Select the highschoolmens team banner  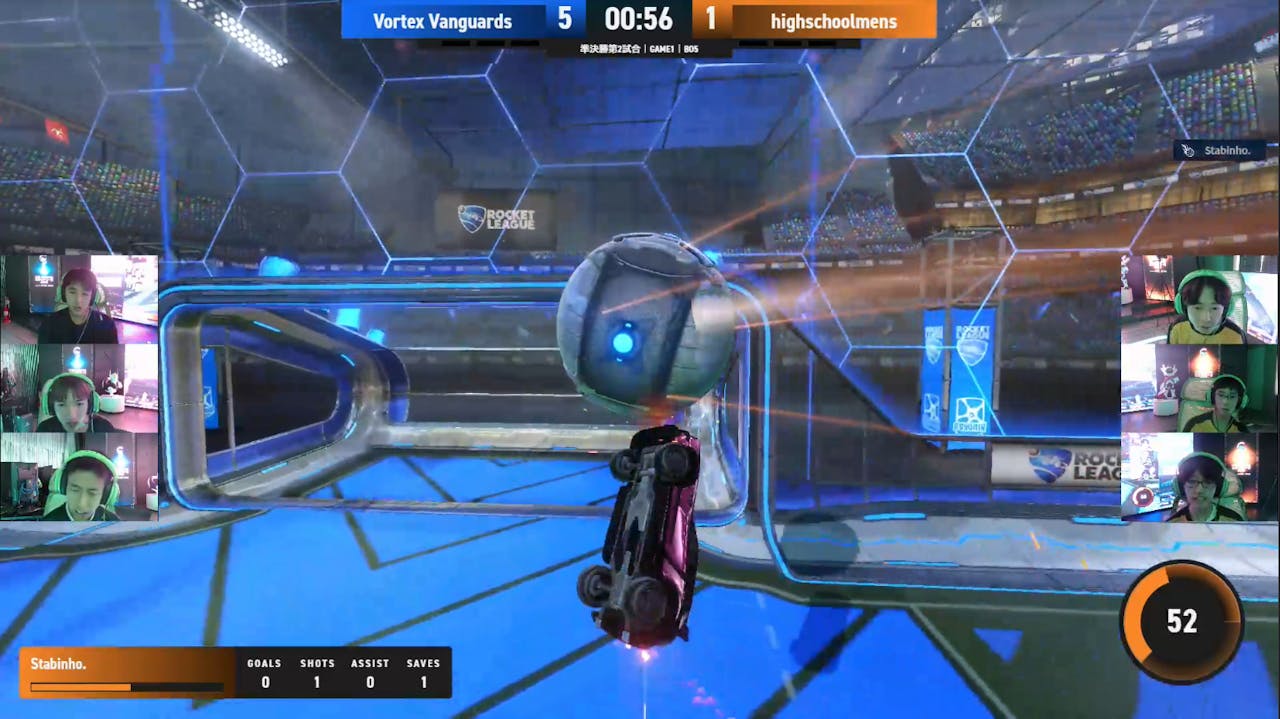[x=834, y=20]
